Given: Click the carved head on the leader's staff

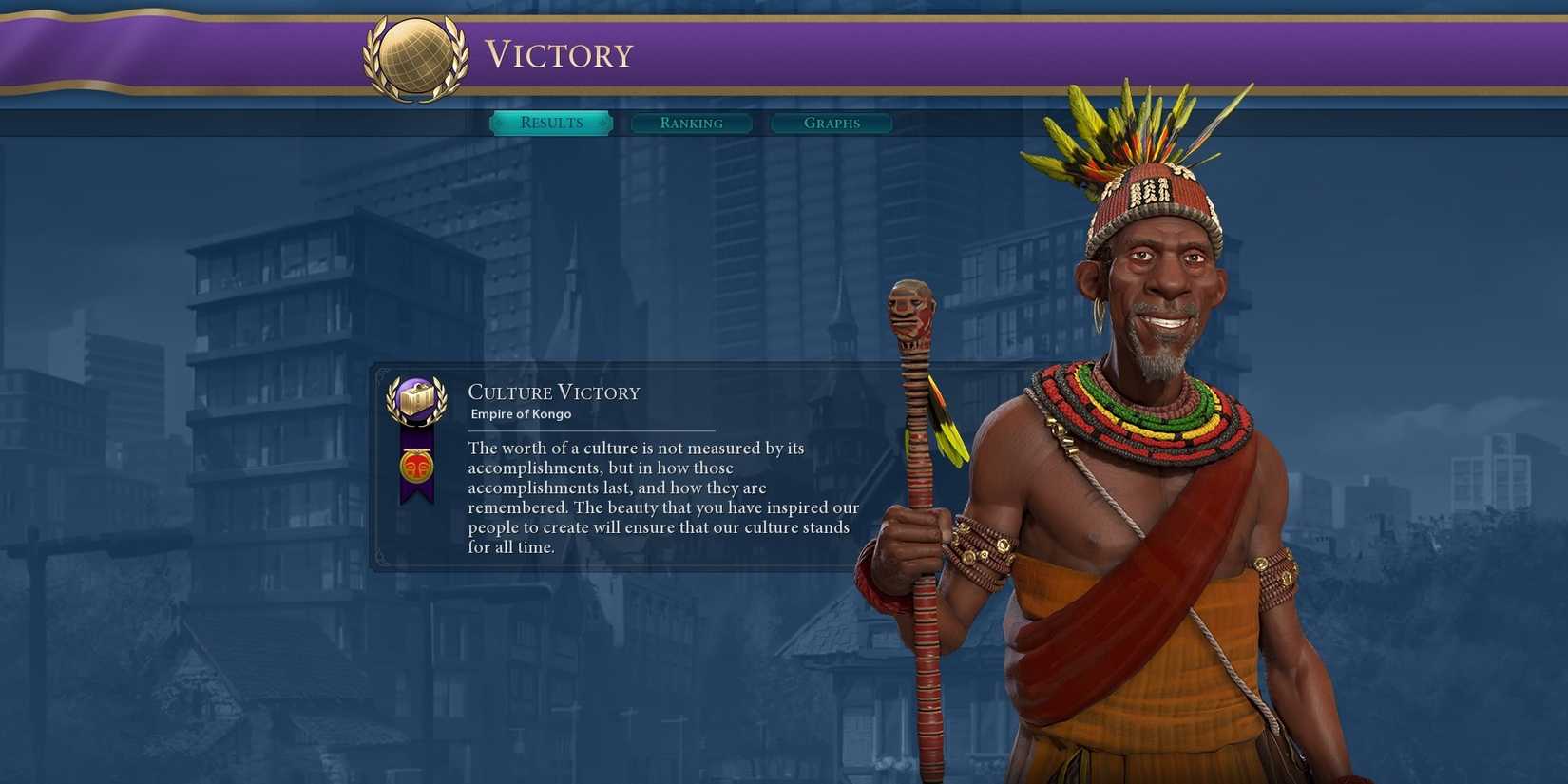Looking at the screenshot, I should tap(910, 309).
